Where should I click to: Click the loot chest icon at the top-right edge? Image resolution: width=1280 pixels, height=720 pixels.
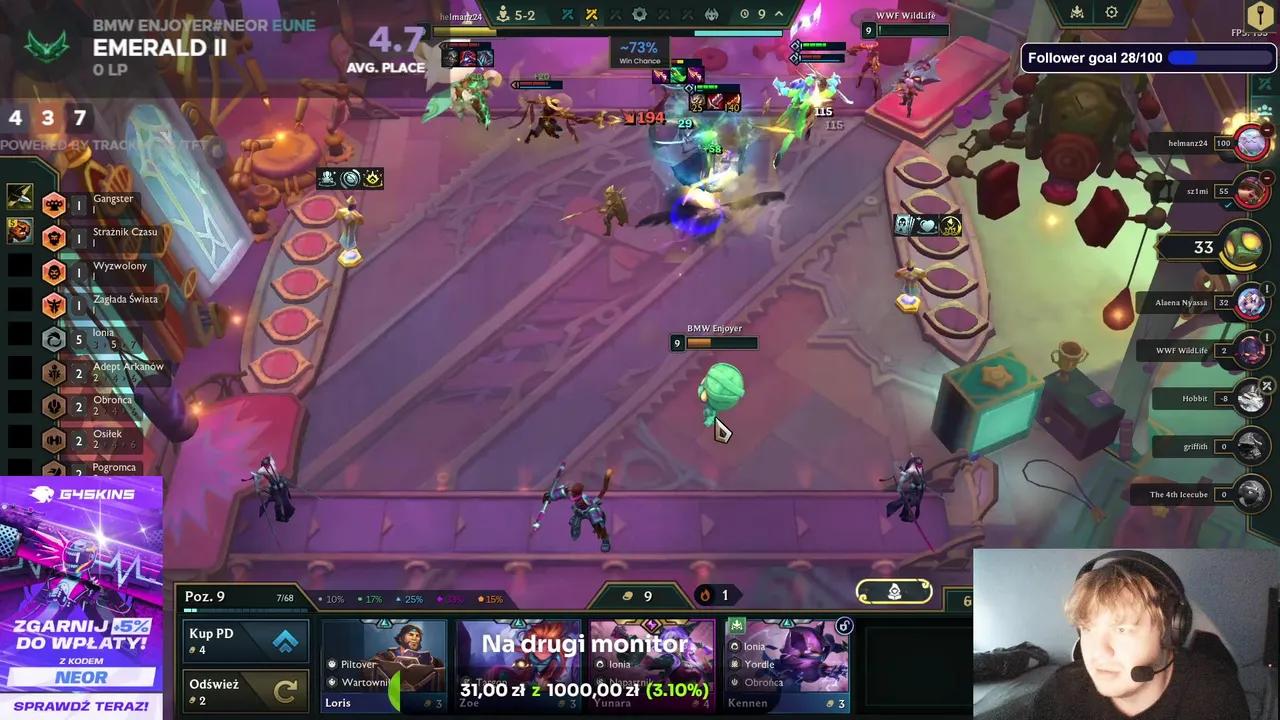1258,15
